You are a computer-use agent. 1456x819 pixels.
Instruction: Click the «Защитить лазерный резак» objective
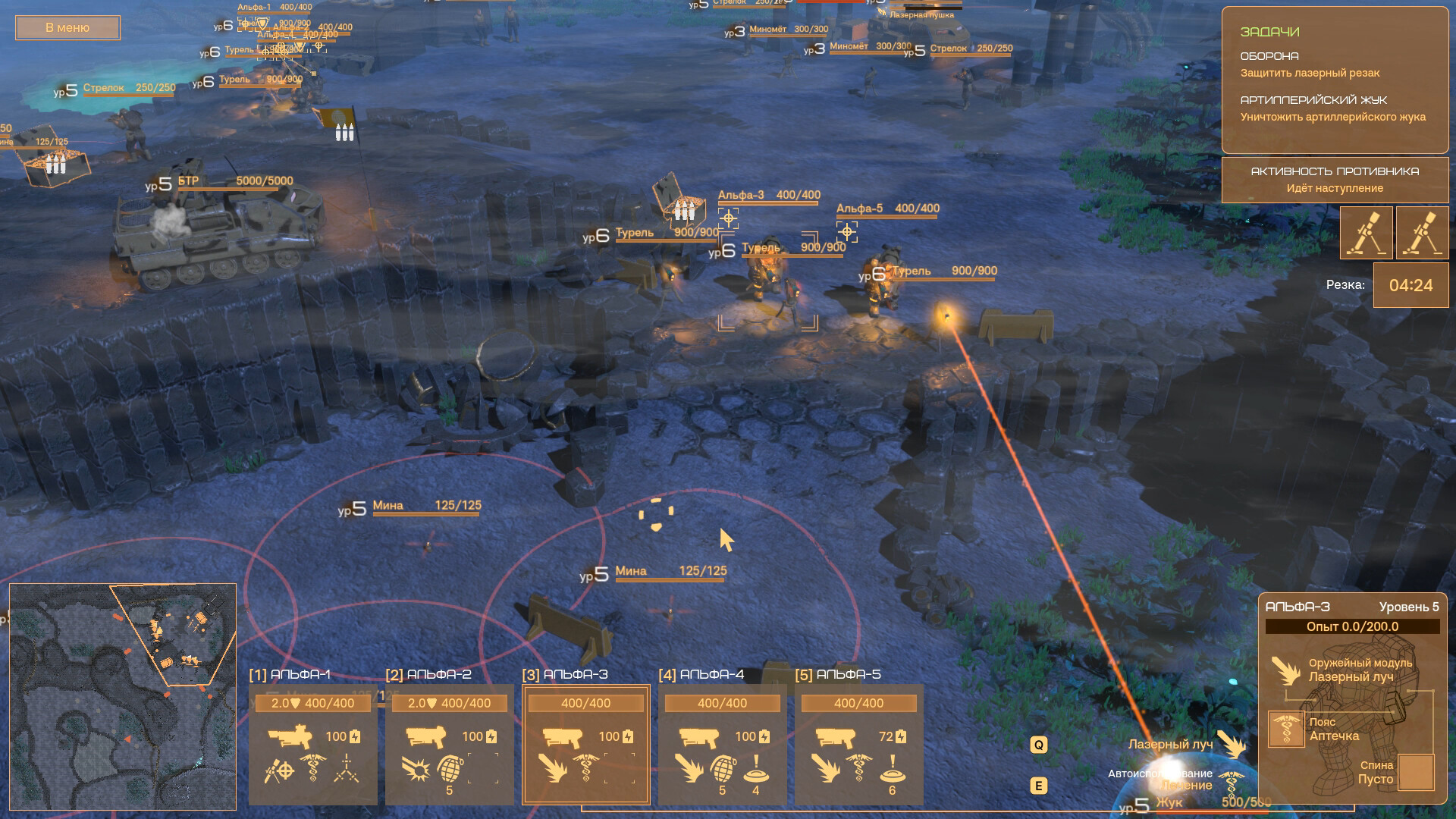(1310, 74)
